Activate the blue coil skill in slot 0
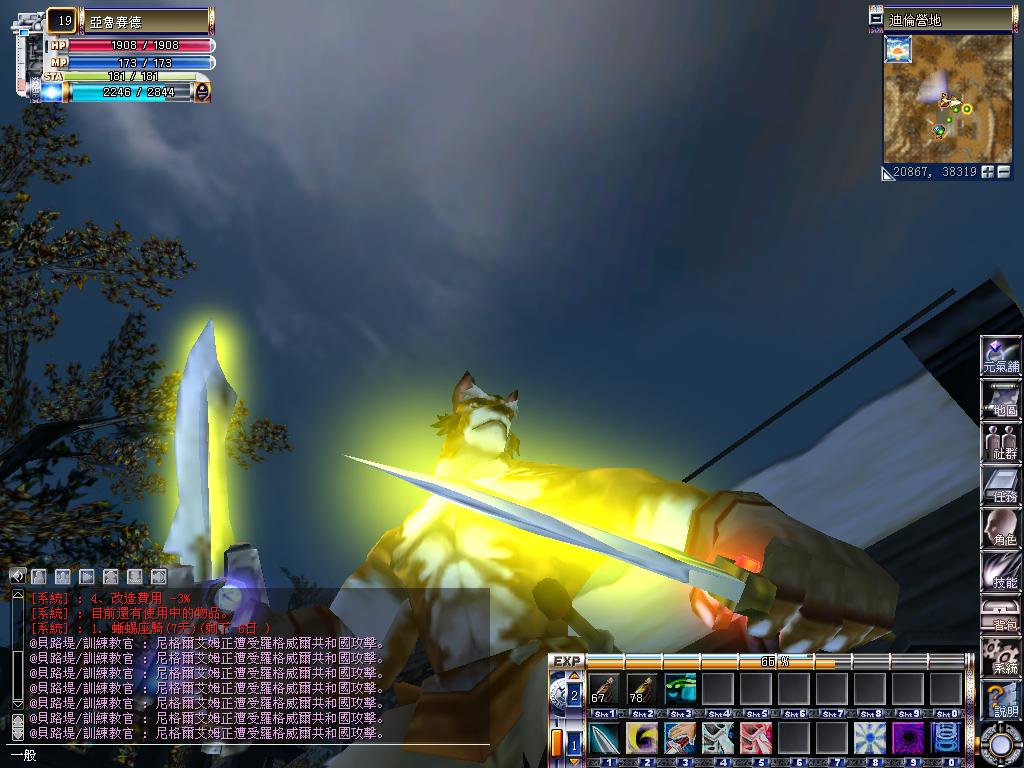 click(x=946, y=739)
